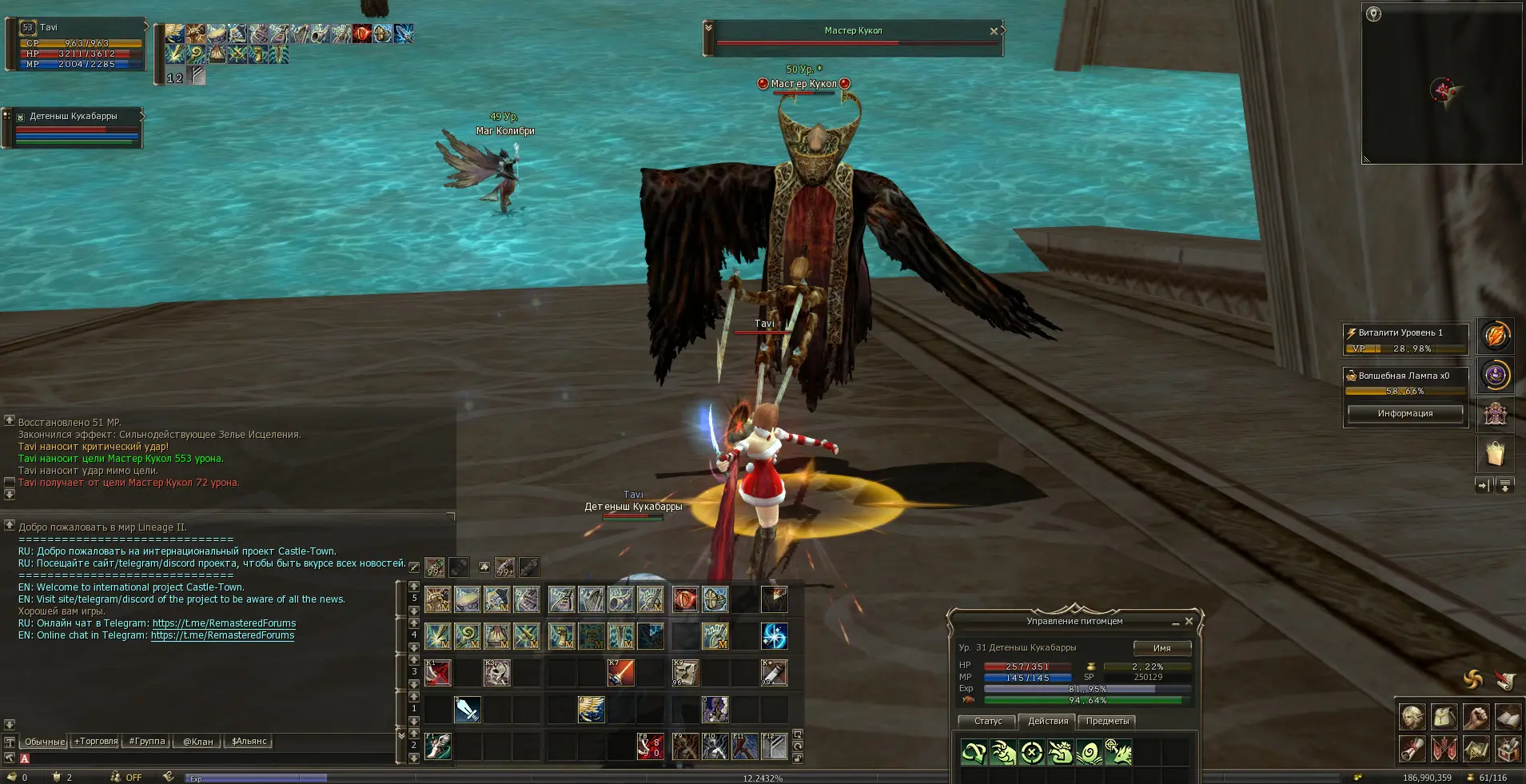Open the Предметы pet items tab
Screen dimensions: 1526x784
click(1107, 721)
